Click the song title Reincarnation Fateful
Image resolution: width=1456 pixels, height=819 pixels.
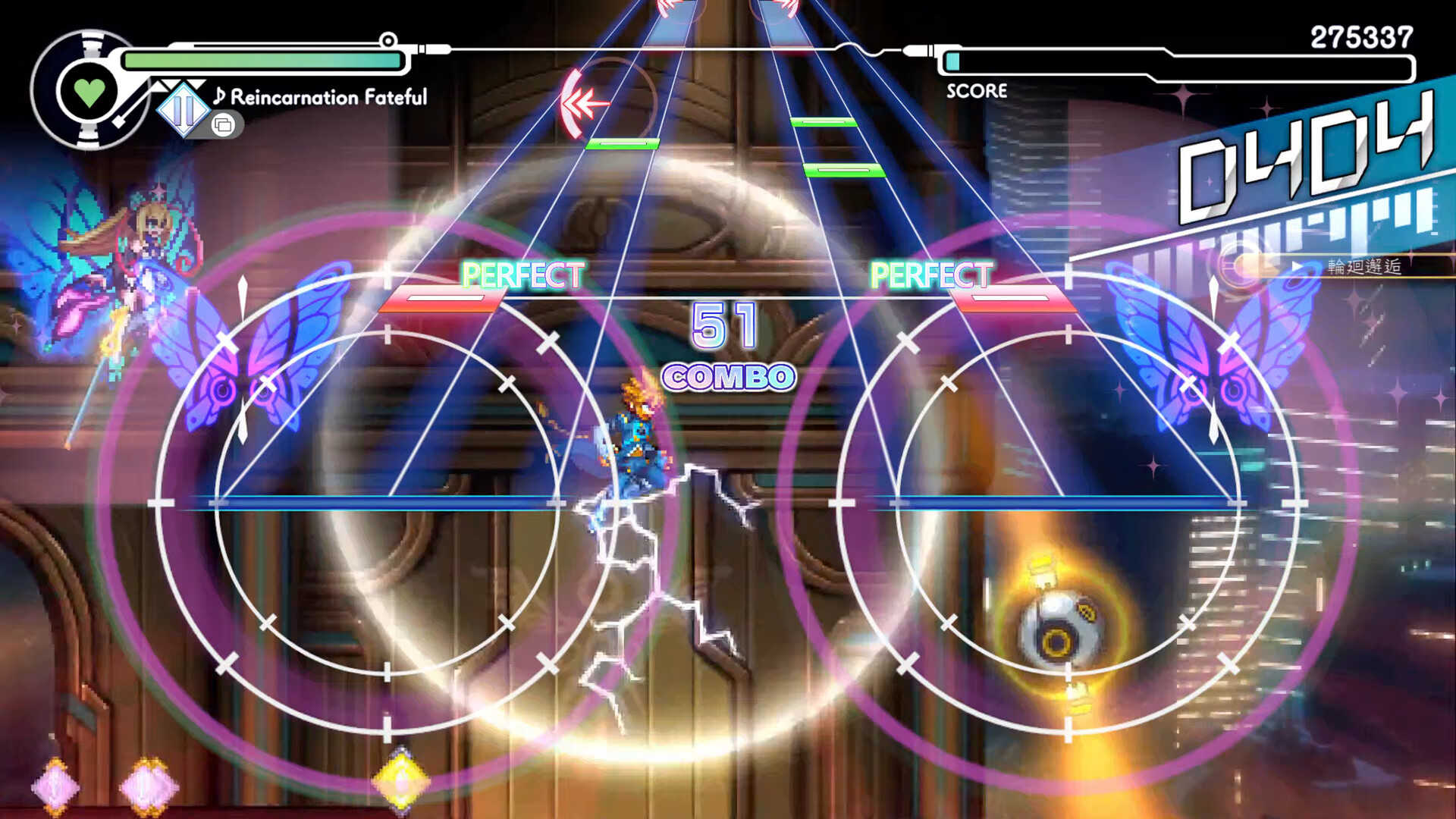328,96
